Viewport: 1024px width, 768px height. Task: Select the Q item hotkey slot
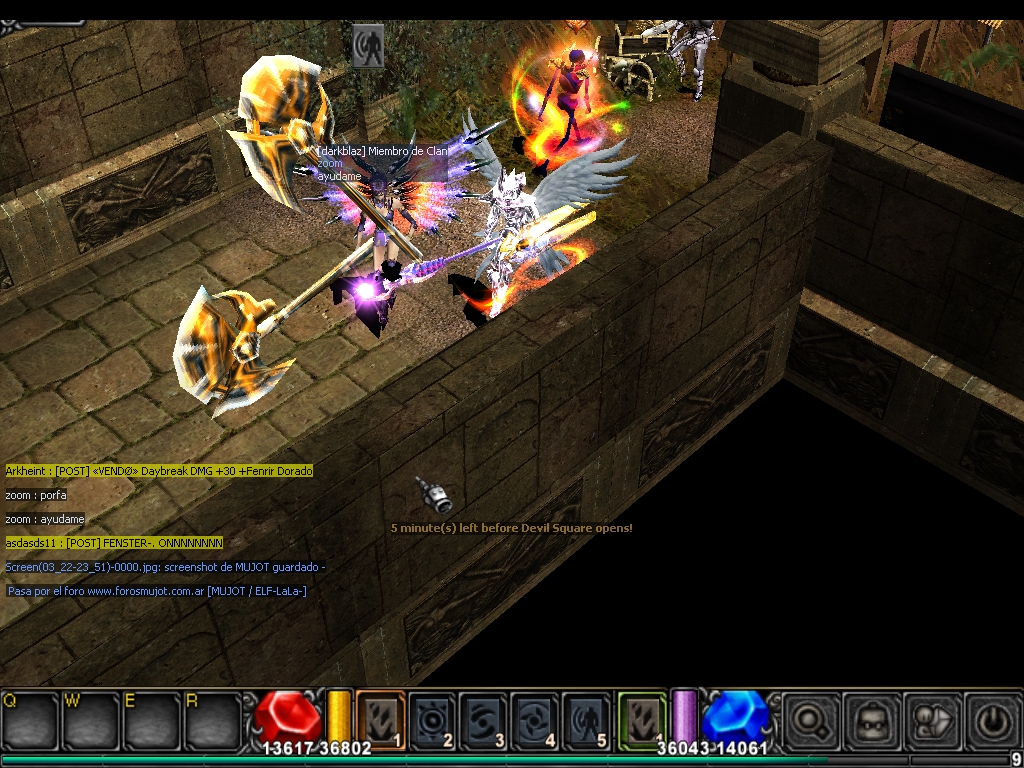[30, 719]
